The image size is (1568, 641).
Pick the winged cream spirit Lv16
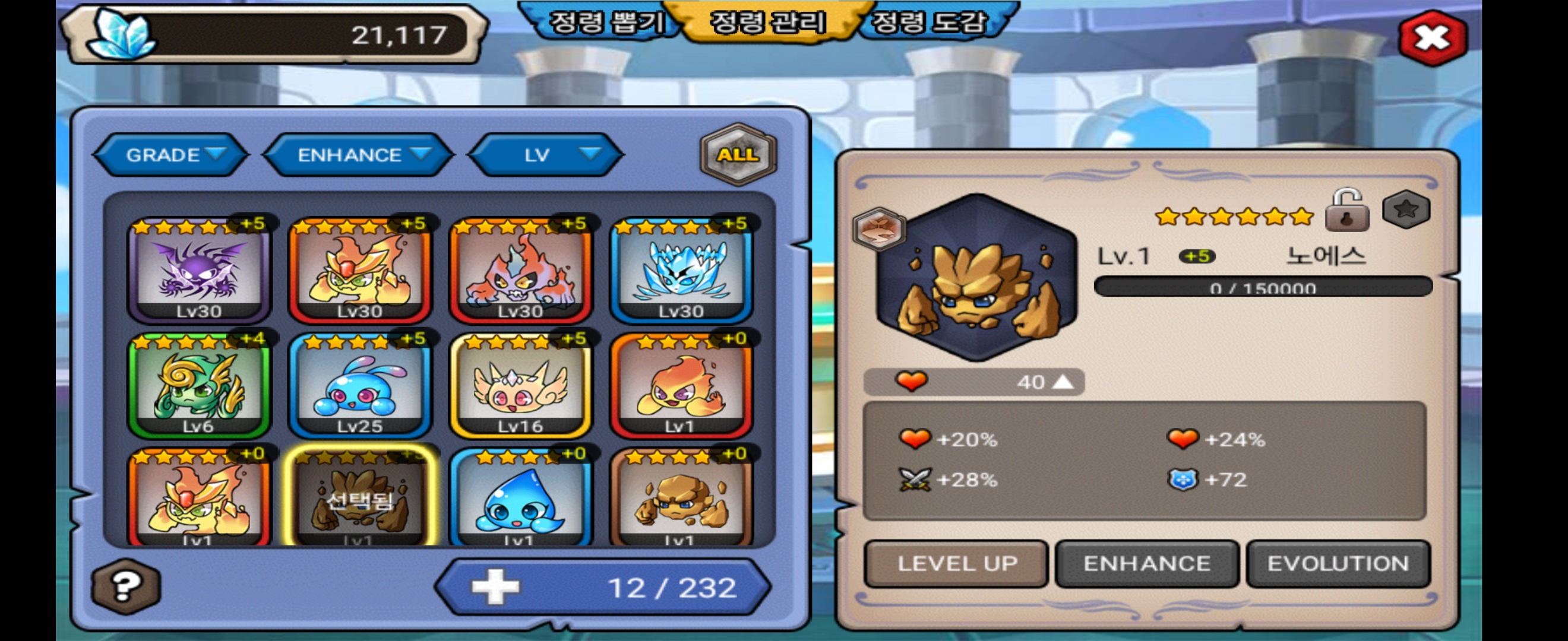(x=520, y=386)
